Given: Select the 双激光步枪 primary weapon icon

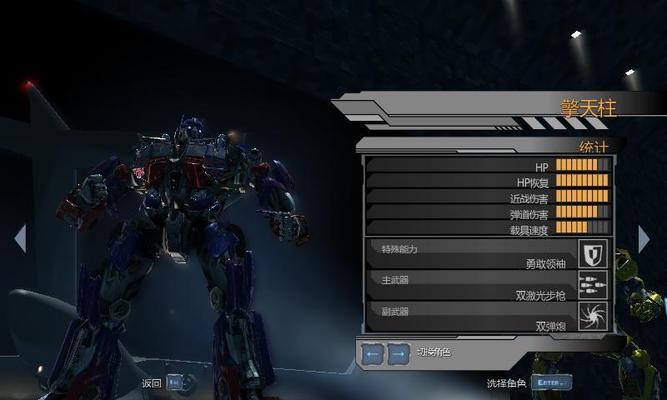Looking at the screenshot, I should 594,284.
